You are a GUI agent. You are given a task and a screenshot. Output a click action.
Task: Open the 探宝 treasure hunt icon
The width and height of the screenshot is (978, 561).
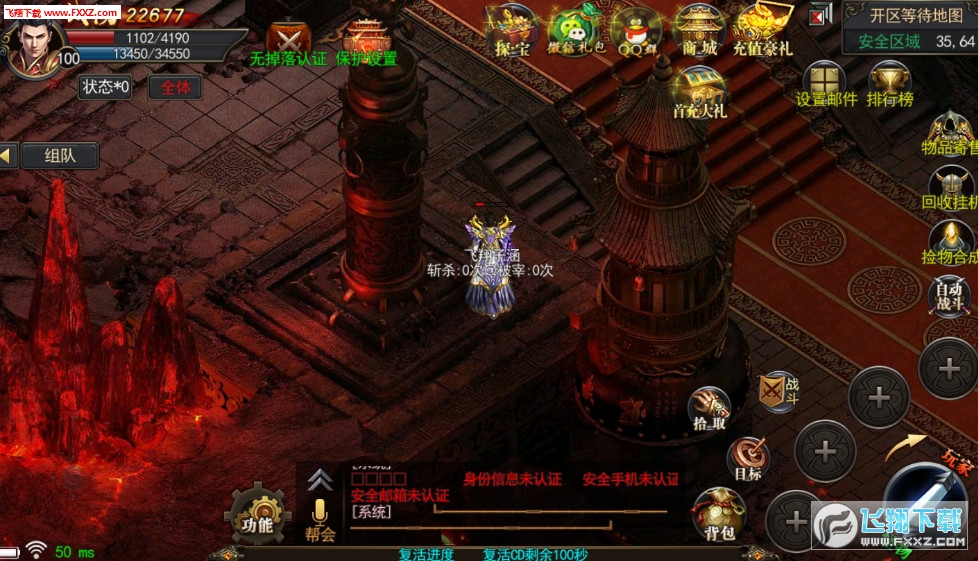coord(510,31)
